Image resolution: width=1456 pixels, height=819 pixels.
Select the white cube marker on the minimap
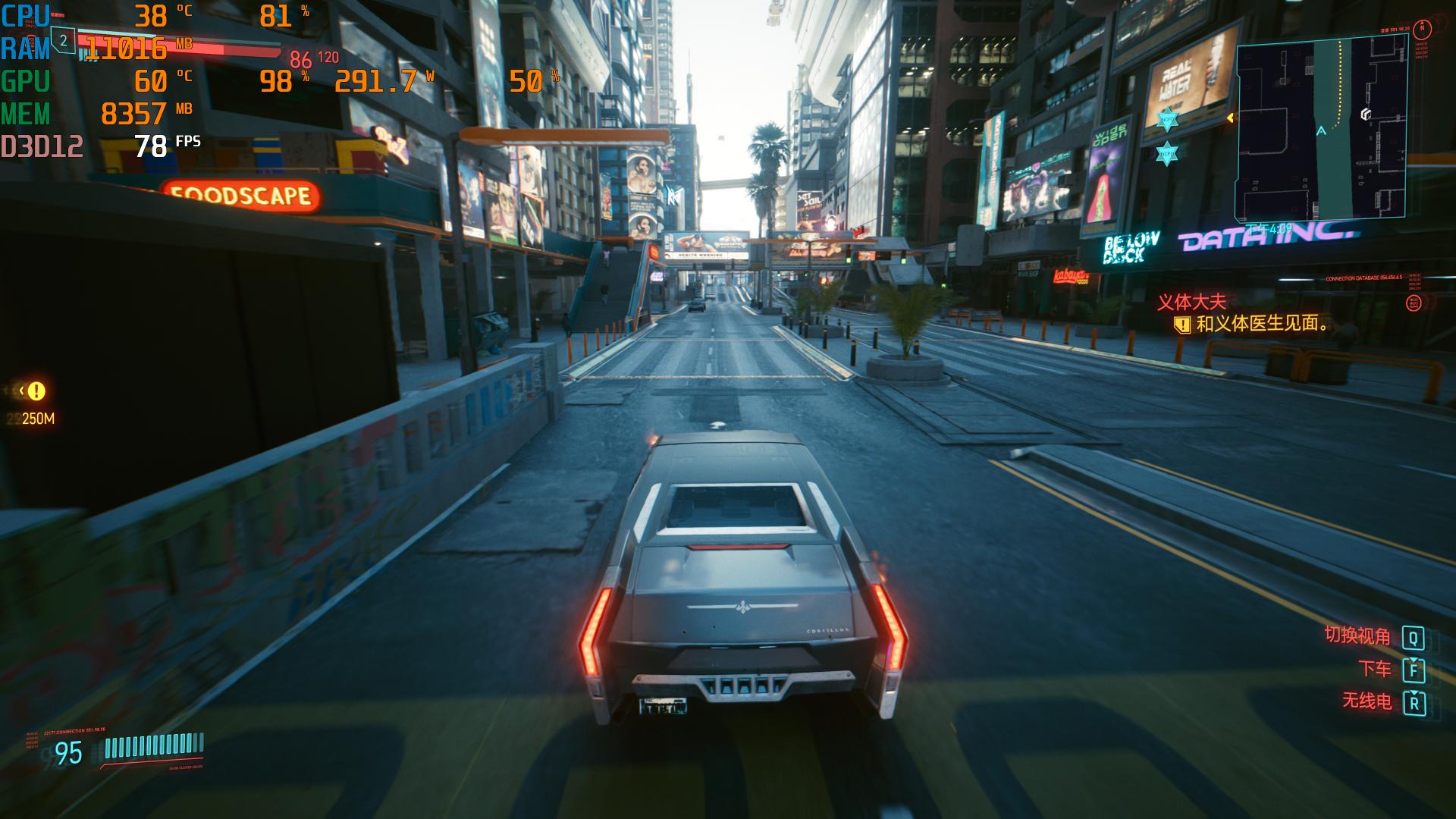click(1365, 115)
